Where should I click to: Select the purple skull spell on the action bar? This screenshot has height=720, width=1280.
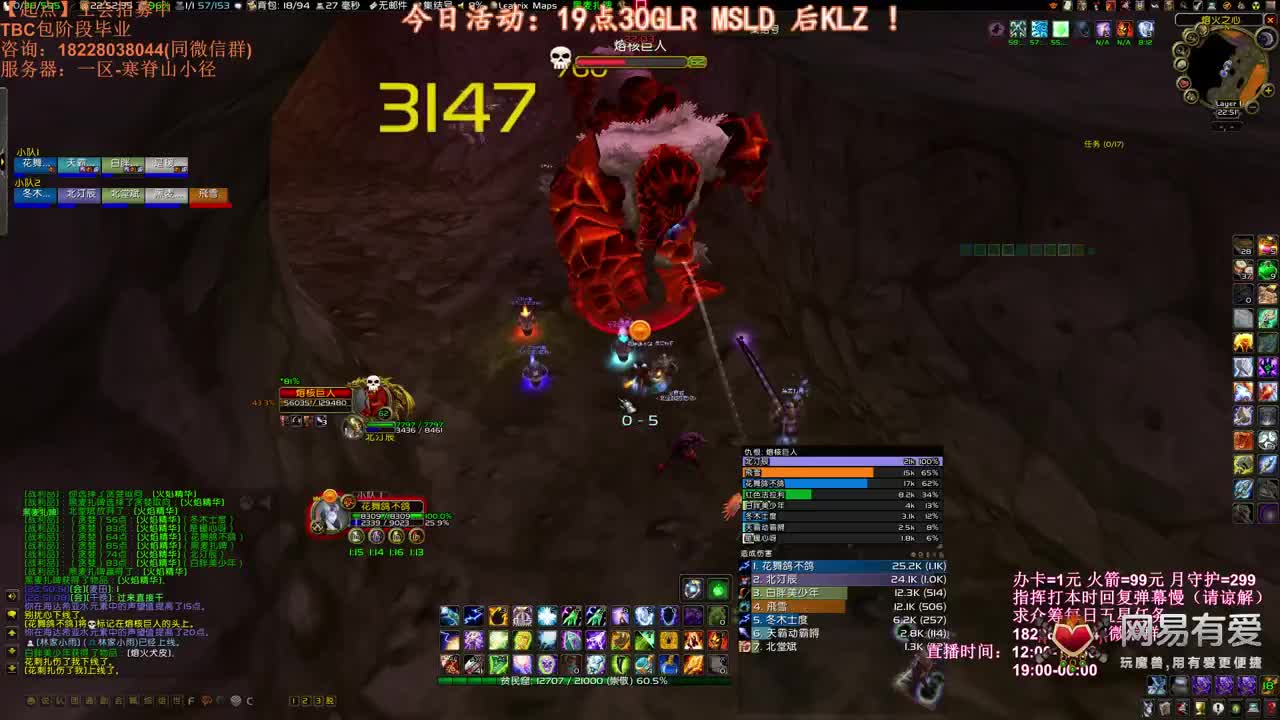pos(546,664)
